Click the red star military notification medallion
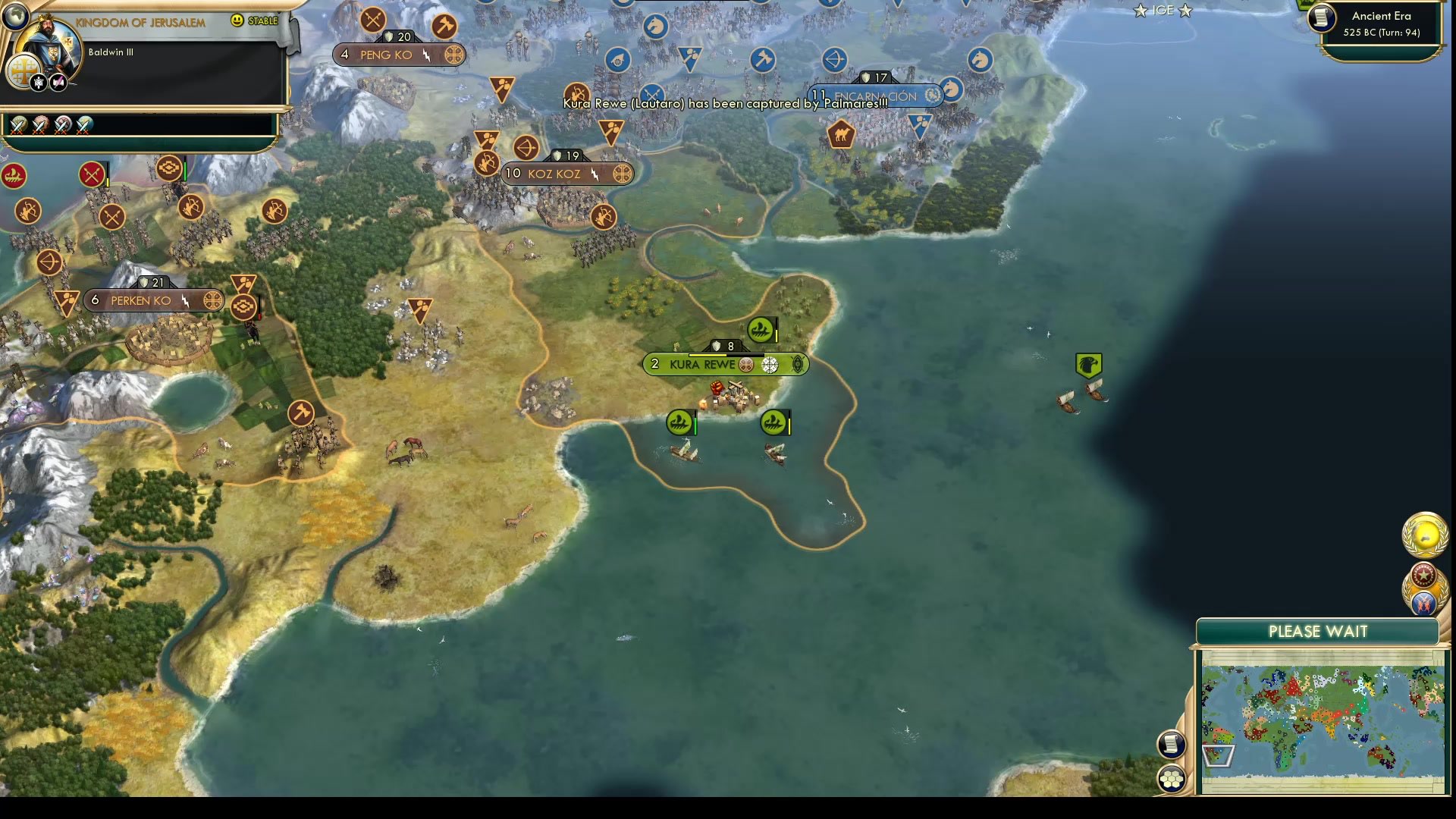Image resolution: width=1456 pixels, height=819 pixels. [1423, 574]
